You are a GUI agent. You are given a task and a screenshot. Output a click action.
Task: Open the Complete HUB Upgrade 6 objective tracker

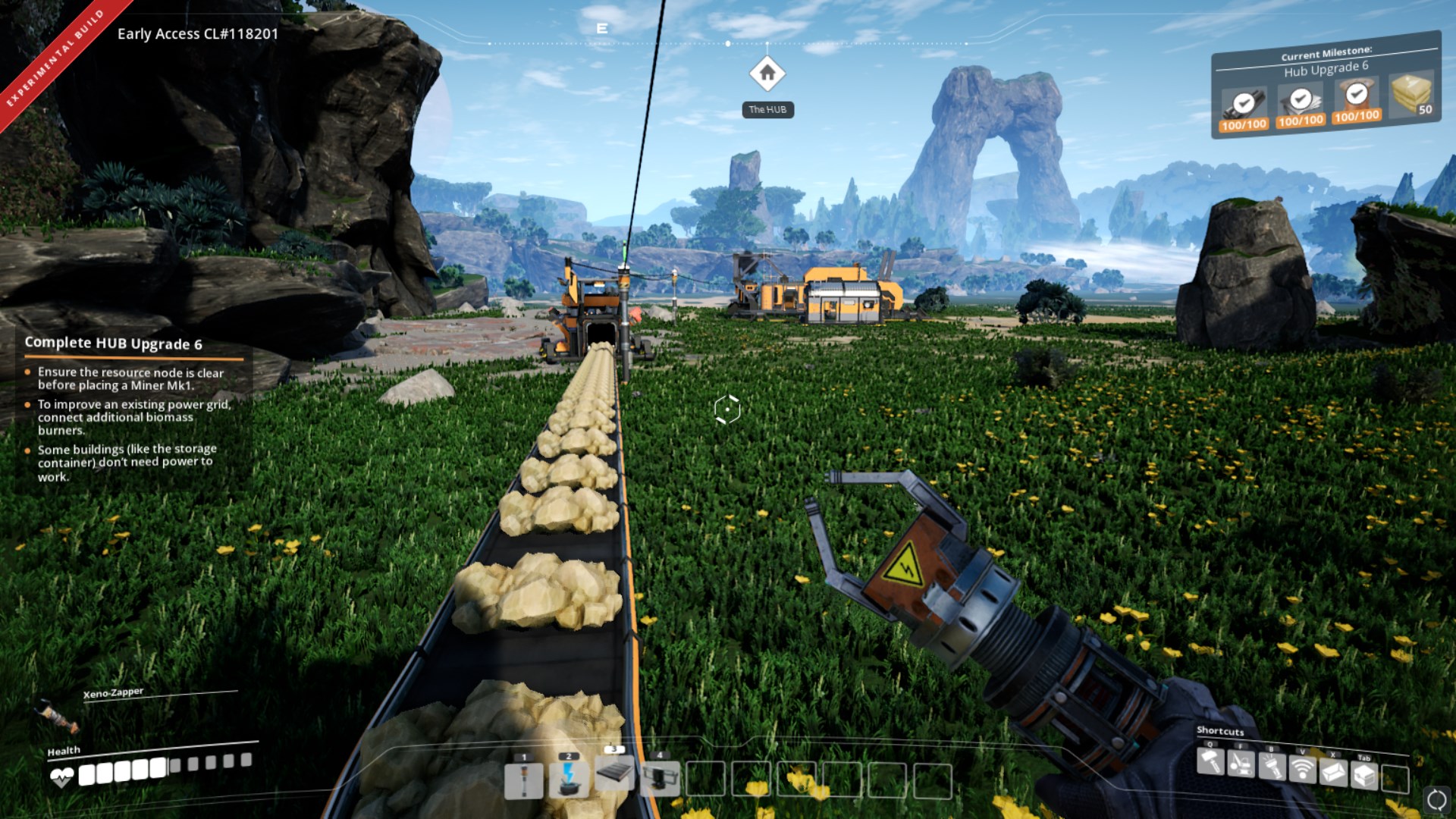pos(113,344)
